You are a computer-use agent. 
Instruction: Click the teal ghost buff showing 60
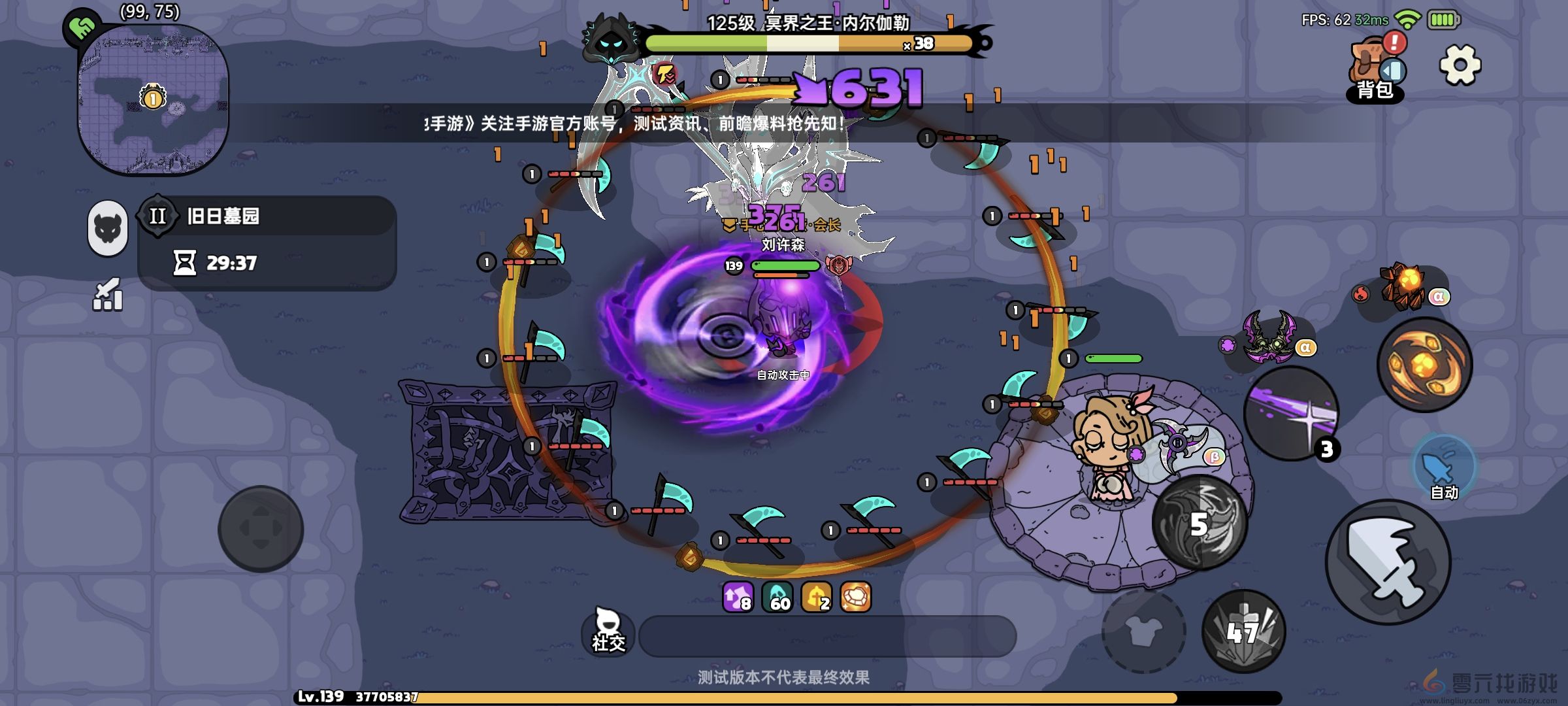click(779, 597)
